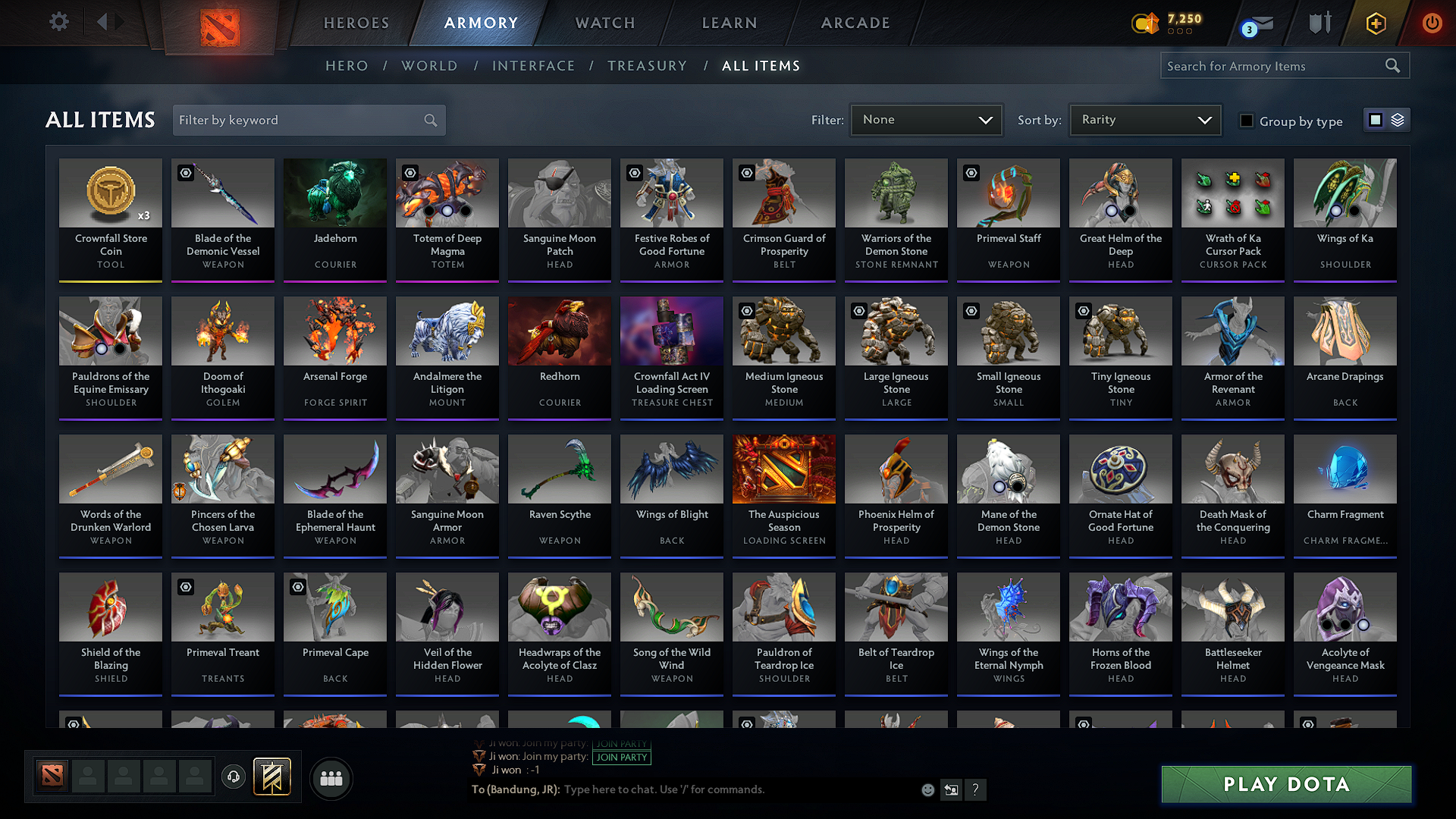This screenshot has height=819, width=1456.
Task: Open the Sort by Rarity dropdown
Action: (x=1144, y=119)
